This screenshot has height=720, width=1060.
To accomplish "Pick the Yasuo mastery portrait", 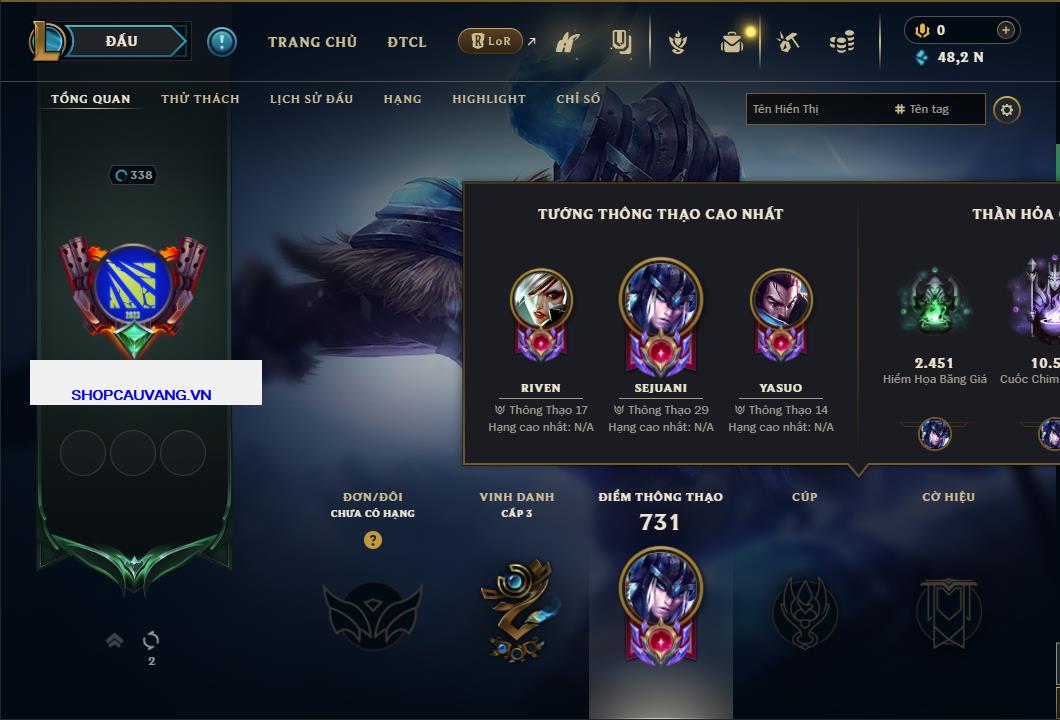I will (x=781, y=300).
